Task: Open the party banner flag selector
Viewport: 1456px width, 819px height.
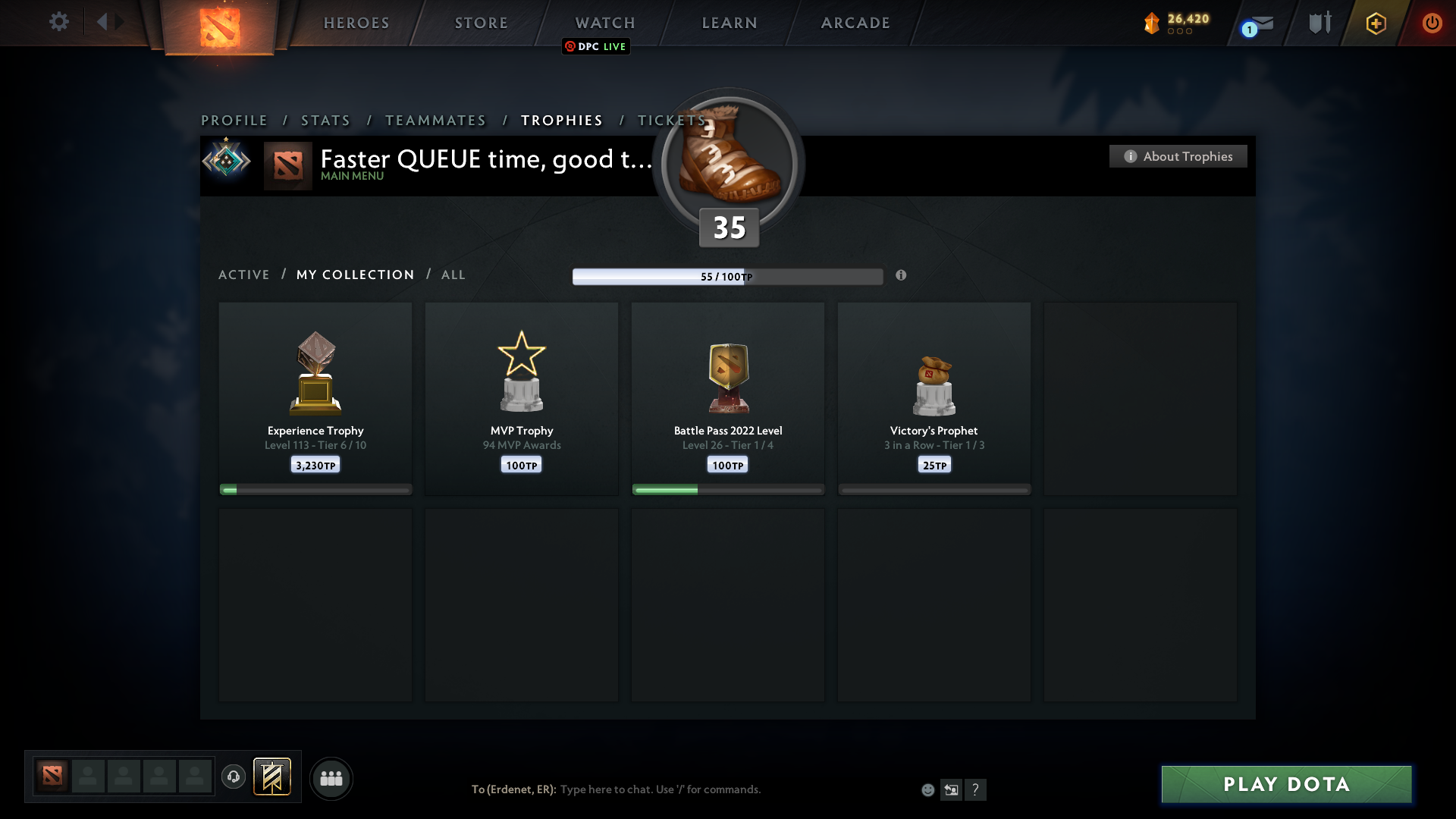Action: click(x=273, y=777)
